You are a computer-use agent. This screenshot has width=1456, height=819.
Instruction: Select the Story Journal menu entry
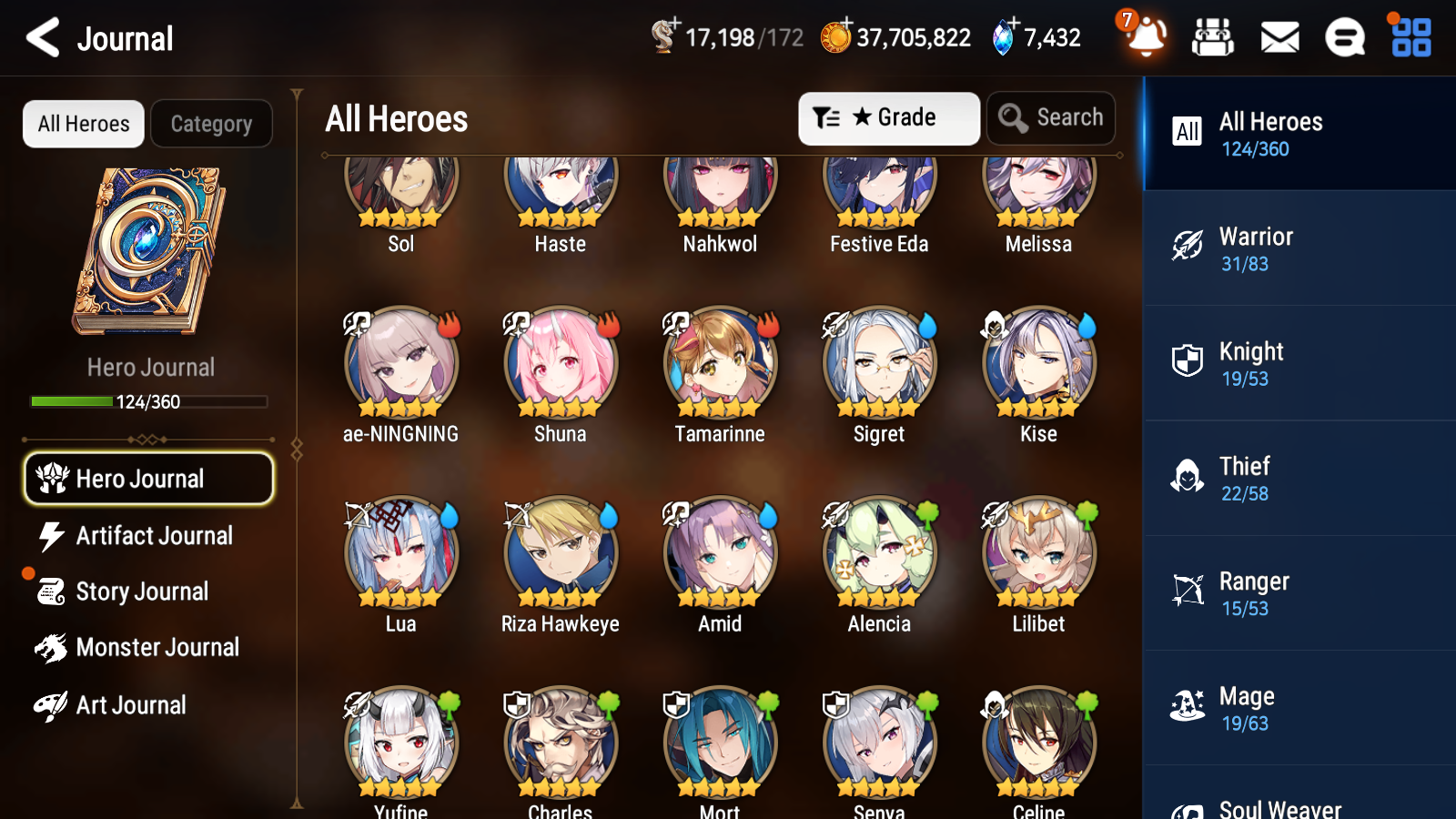[142, 591]
